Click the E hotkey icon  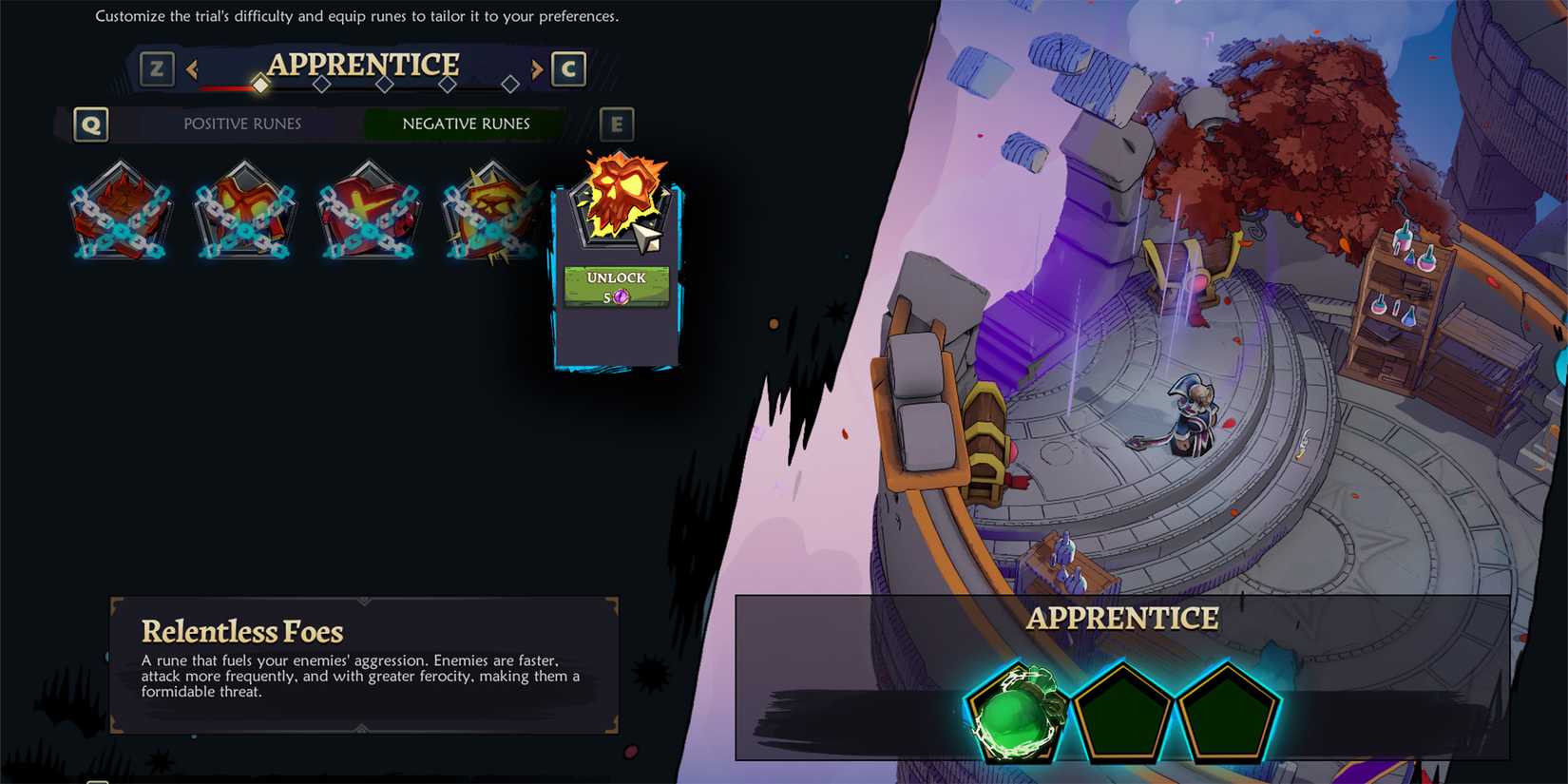[618, 124]
